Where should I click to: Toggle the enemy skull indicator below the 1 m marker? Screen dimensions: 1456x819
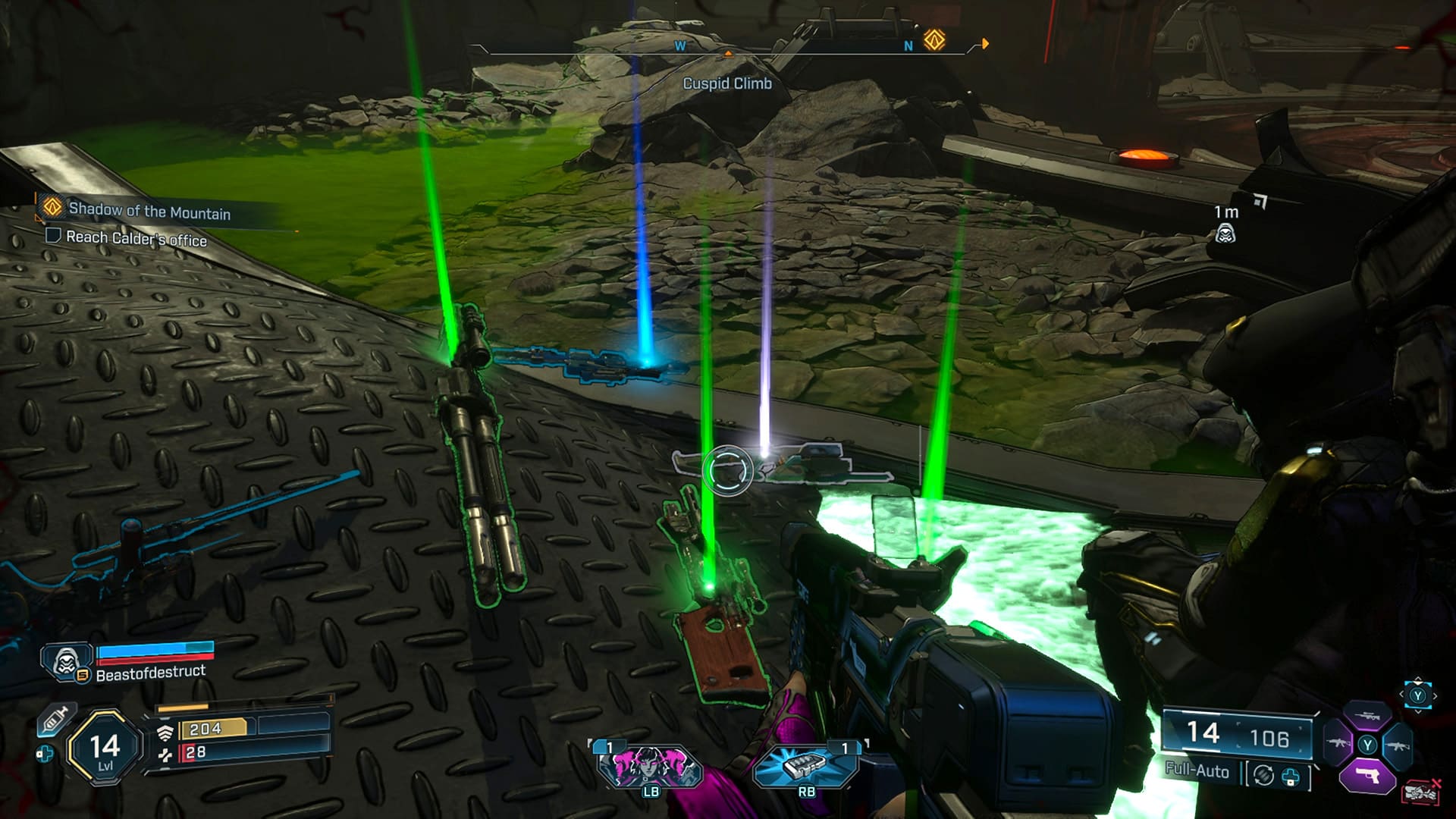click(x=1226, y=234)
